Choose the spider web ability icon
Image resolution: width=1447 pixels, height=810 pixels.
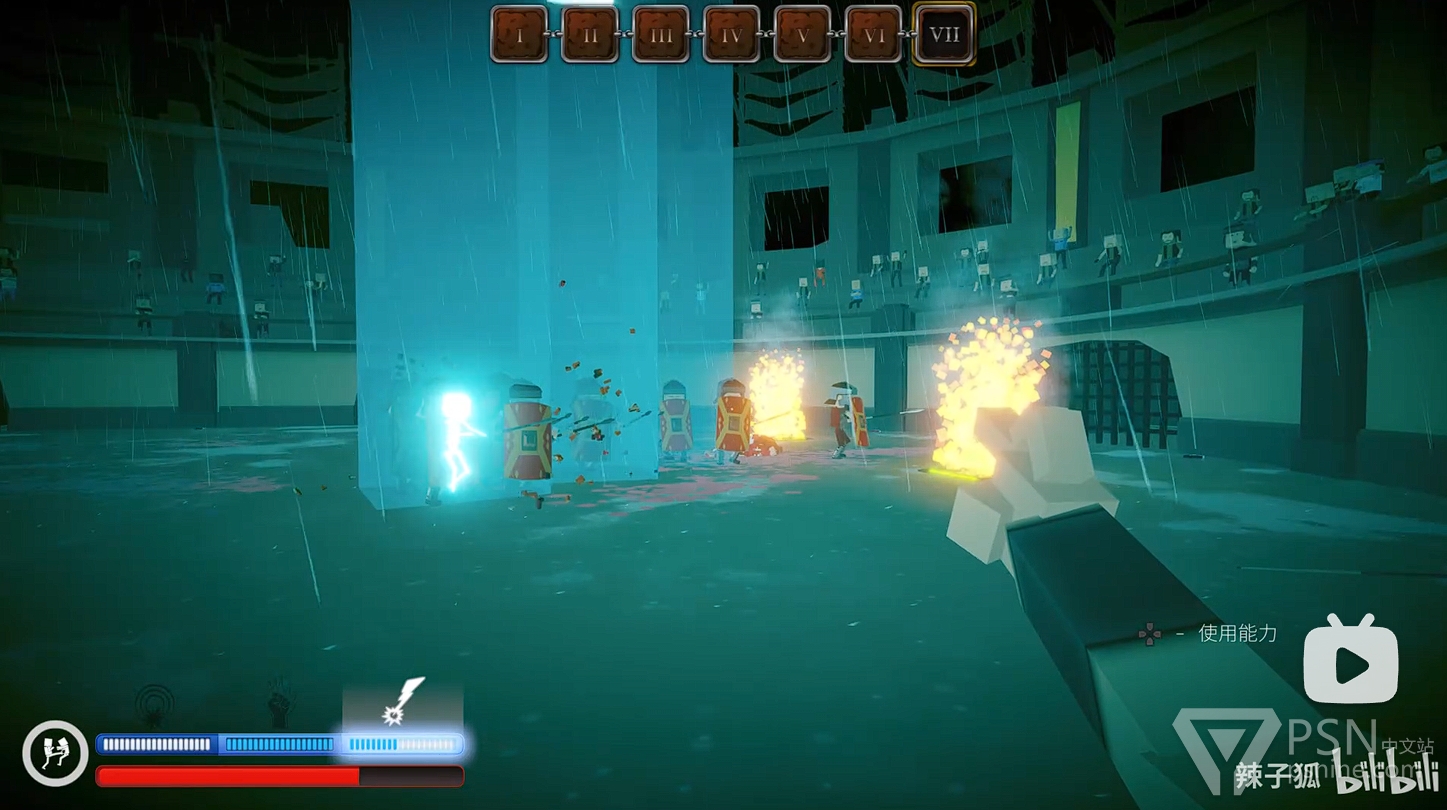pos(154,703)
